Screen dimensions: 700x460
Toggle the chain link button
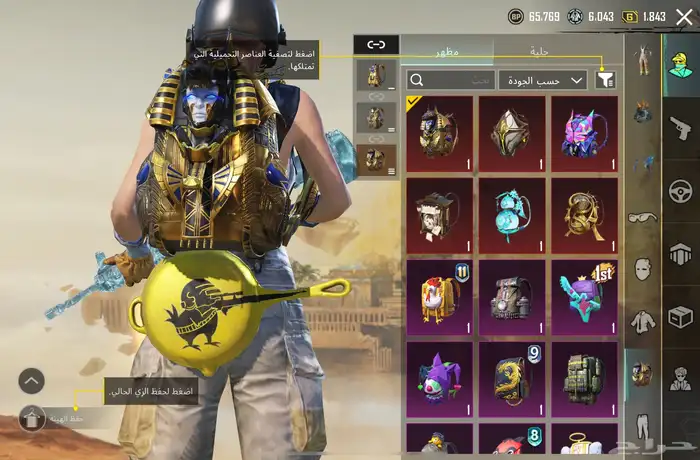pos(376,45)
